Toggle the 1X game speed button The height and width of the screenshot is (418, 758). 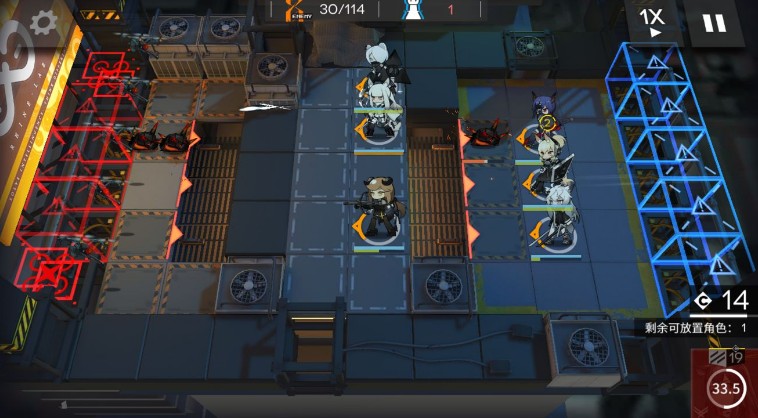pyautogui.click(x=653, y=21)
